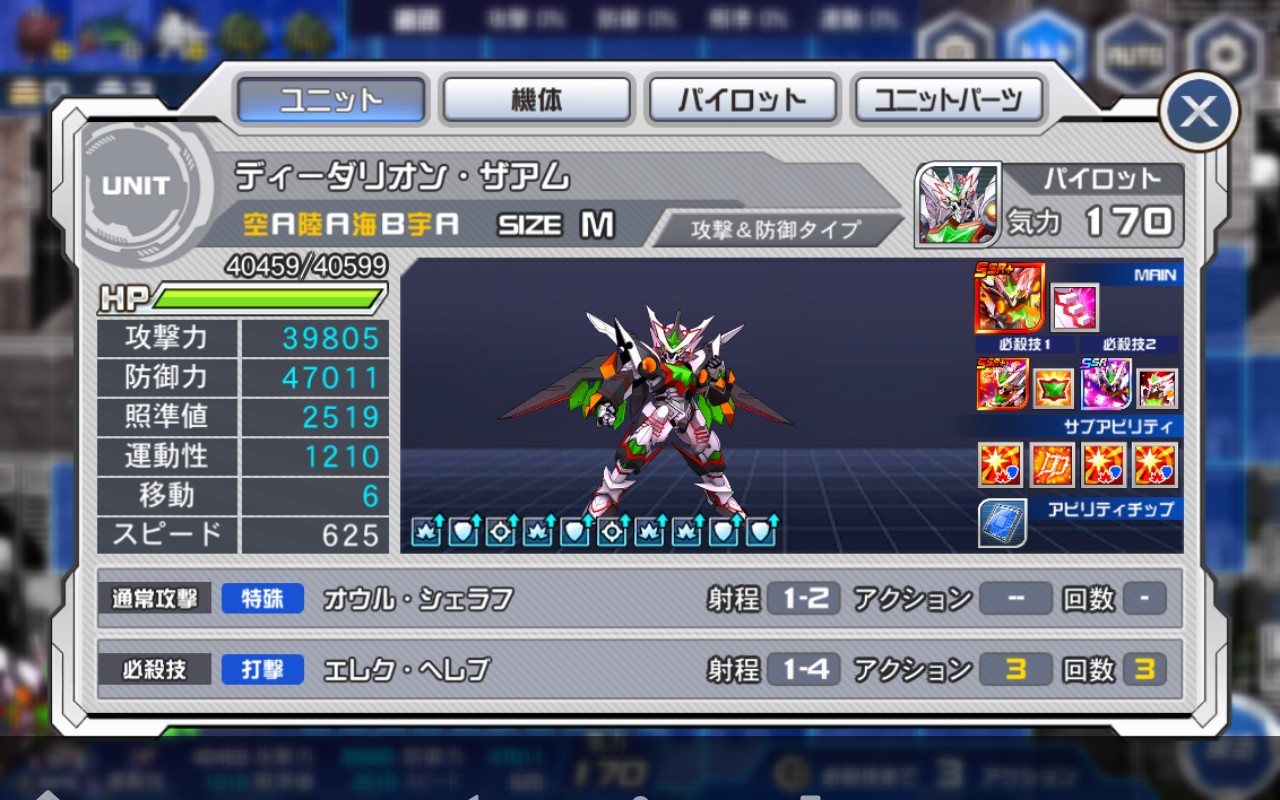
Task: Select the MAIN SSR+ unit icon
Action: coord(1009,298)
